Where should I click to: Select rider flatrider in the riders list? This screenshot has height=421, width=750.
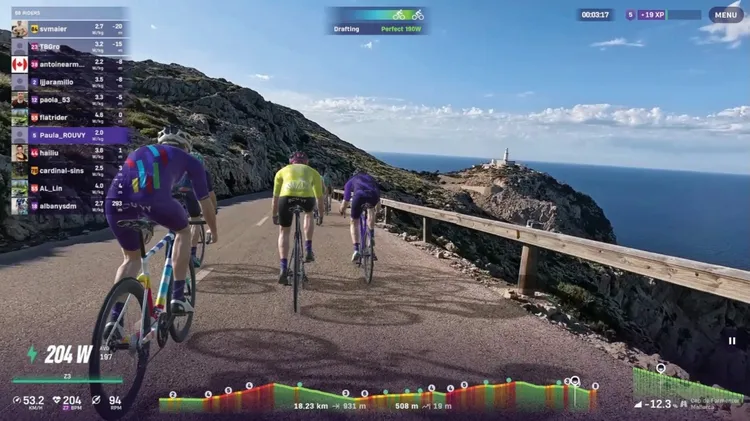click(69, 117)
